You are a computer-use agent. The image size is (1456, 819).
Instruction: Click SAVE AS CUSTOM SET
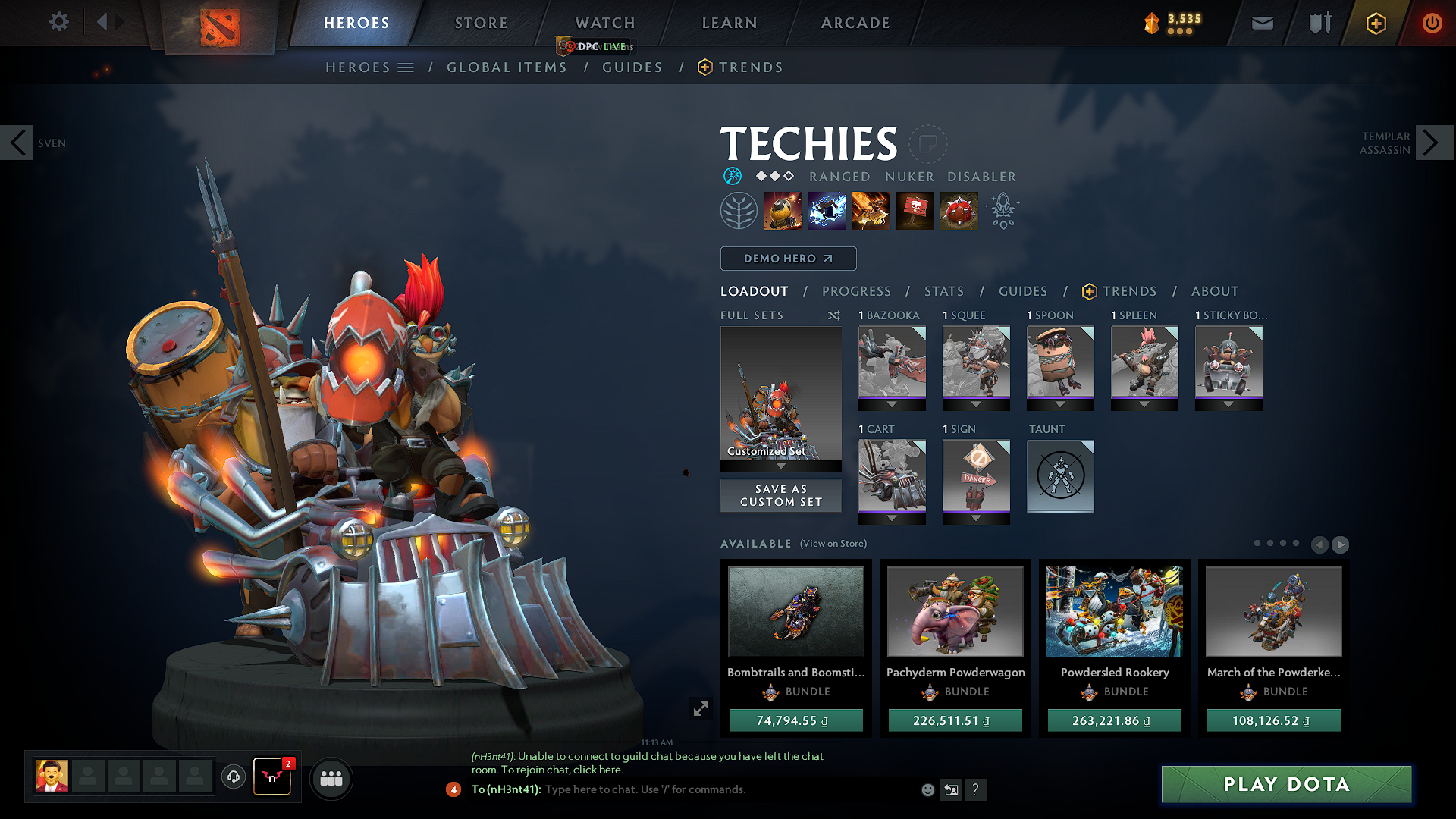tap(780, 495)
